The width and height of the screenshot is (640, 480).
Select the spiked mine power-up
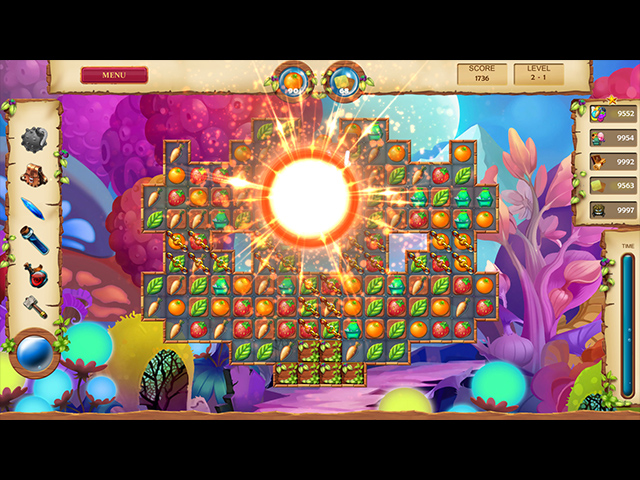35,139
